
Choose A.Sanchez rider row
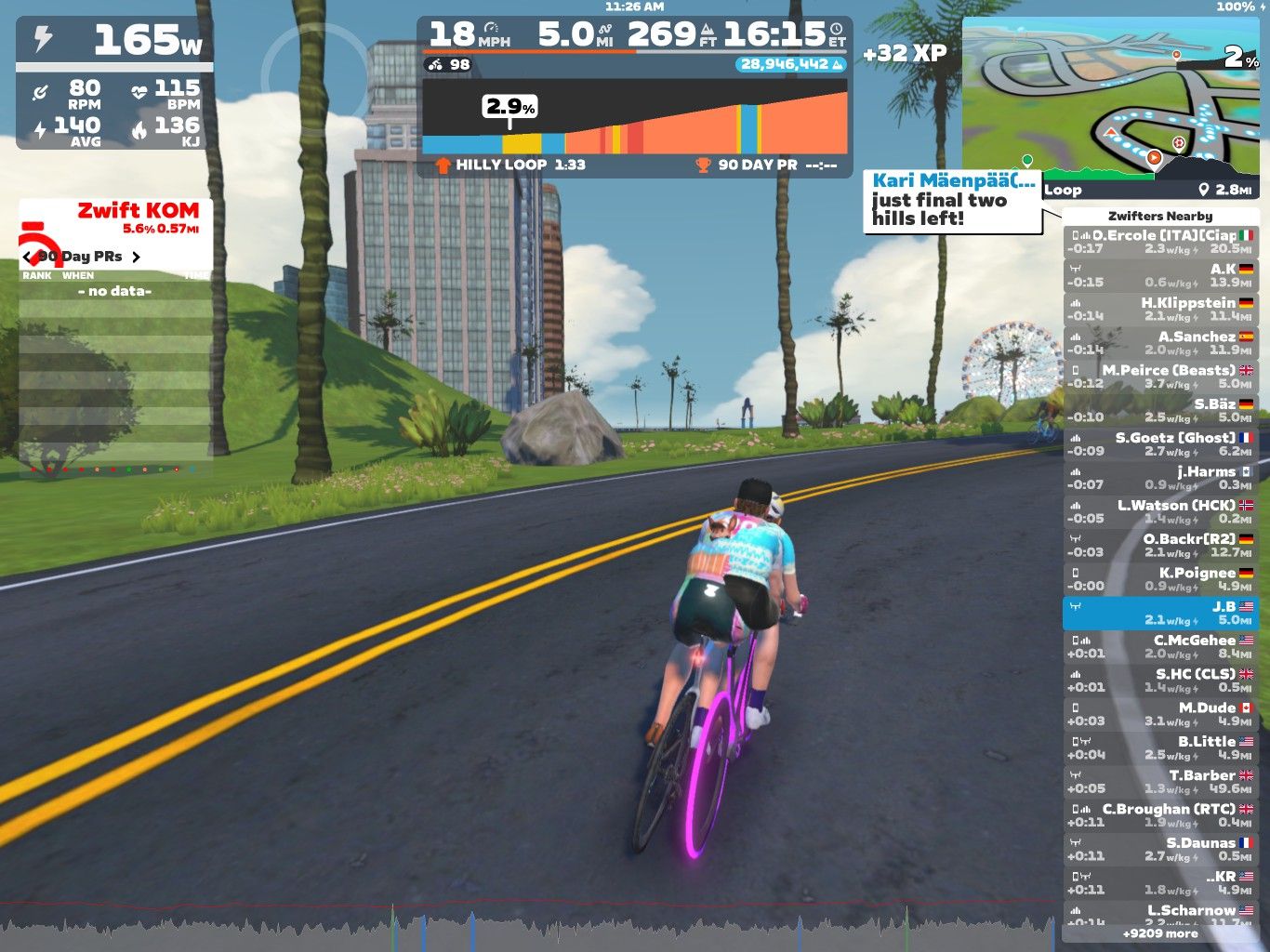[1160, 343]
